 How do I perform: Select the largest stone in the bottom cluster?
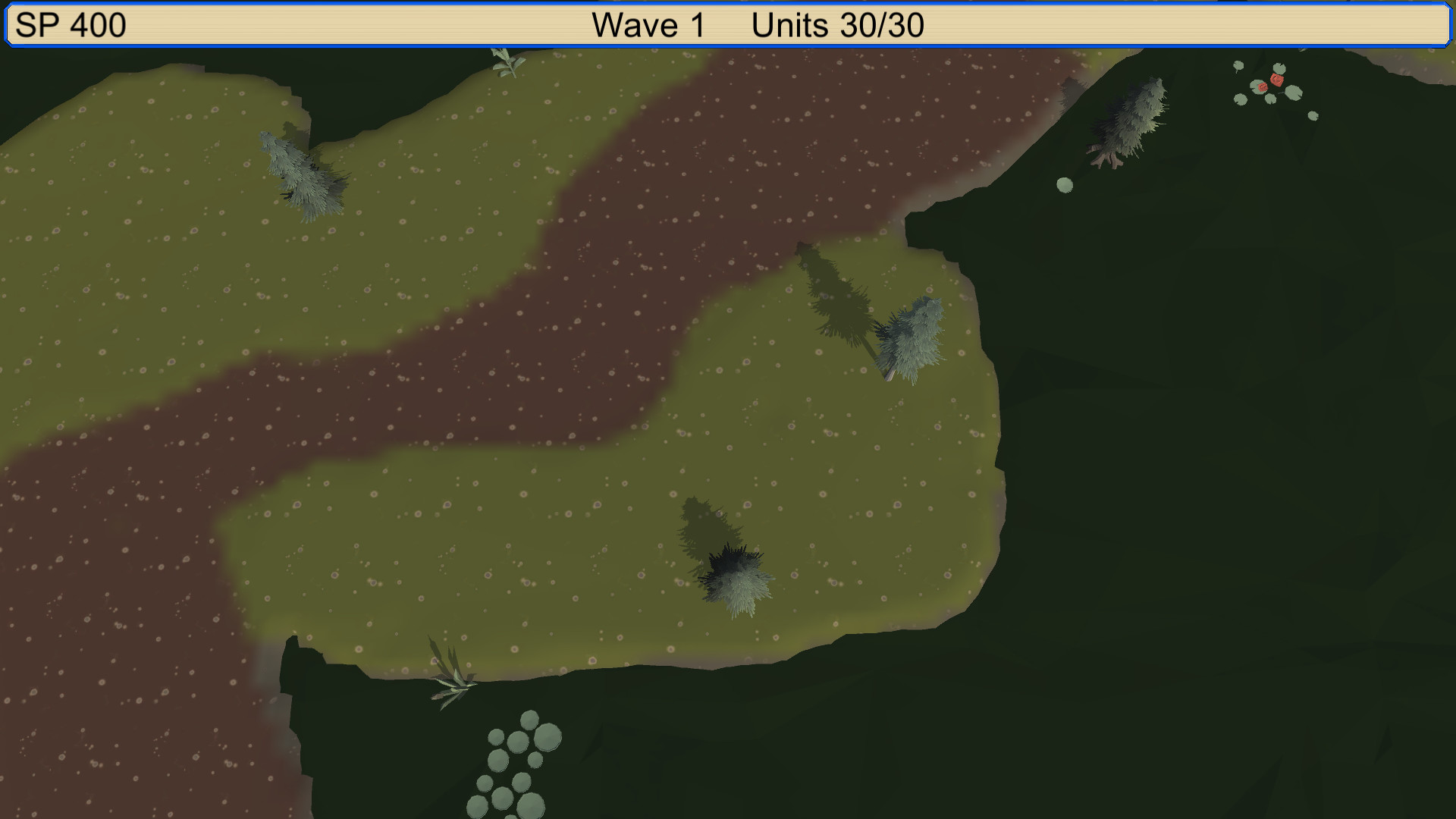point(548,738)
